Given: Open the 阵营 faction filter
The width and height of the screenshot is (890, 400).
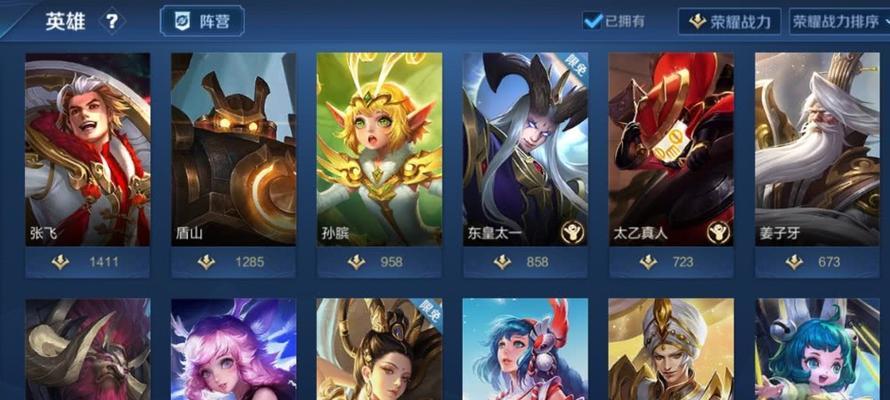Looking at the screenshot, I should (202, 21).
